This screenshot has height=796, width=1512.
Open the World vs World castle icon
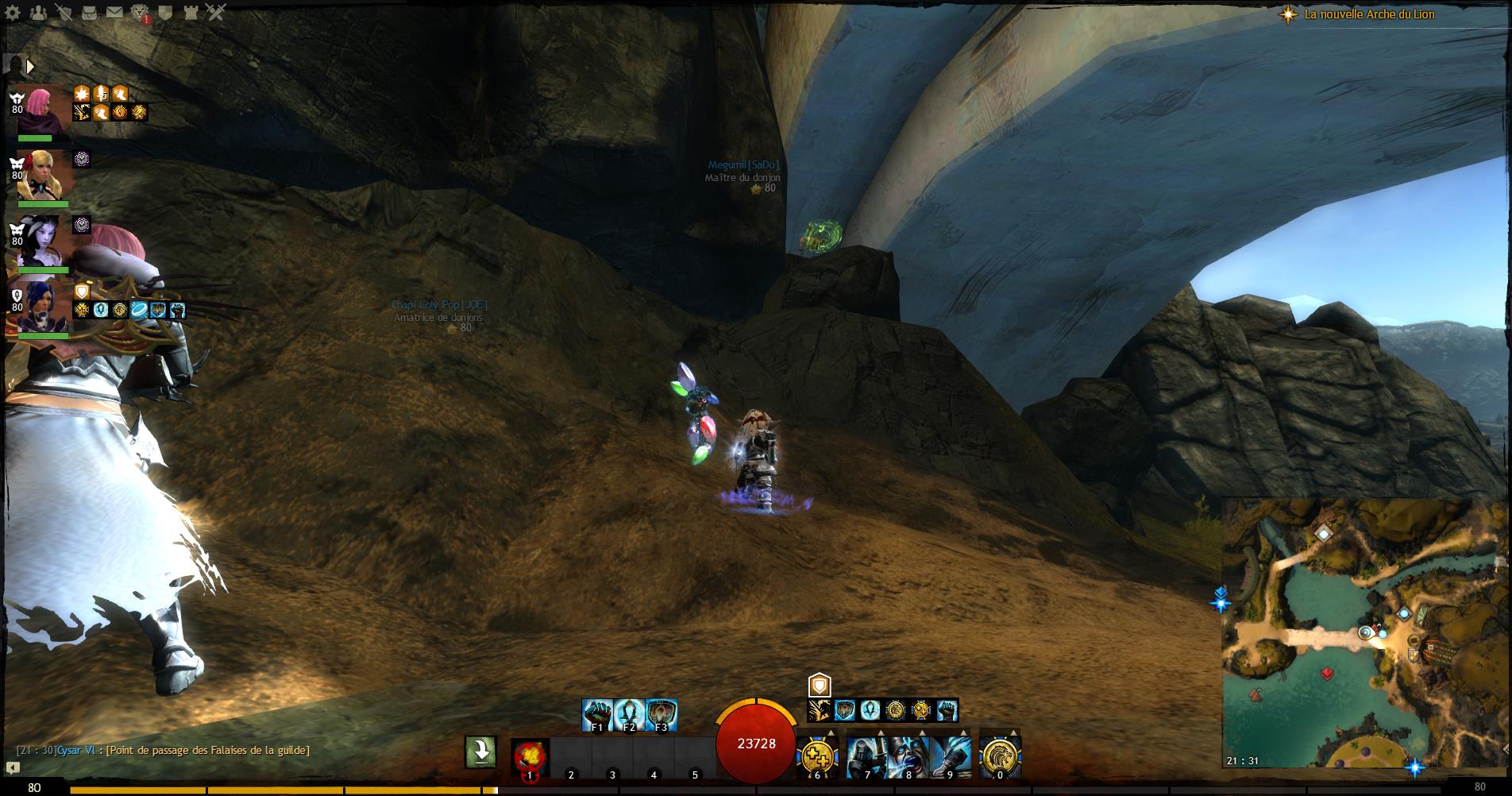click(x=191, y=12)
